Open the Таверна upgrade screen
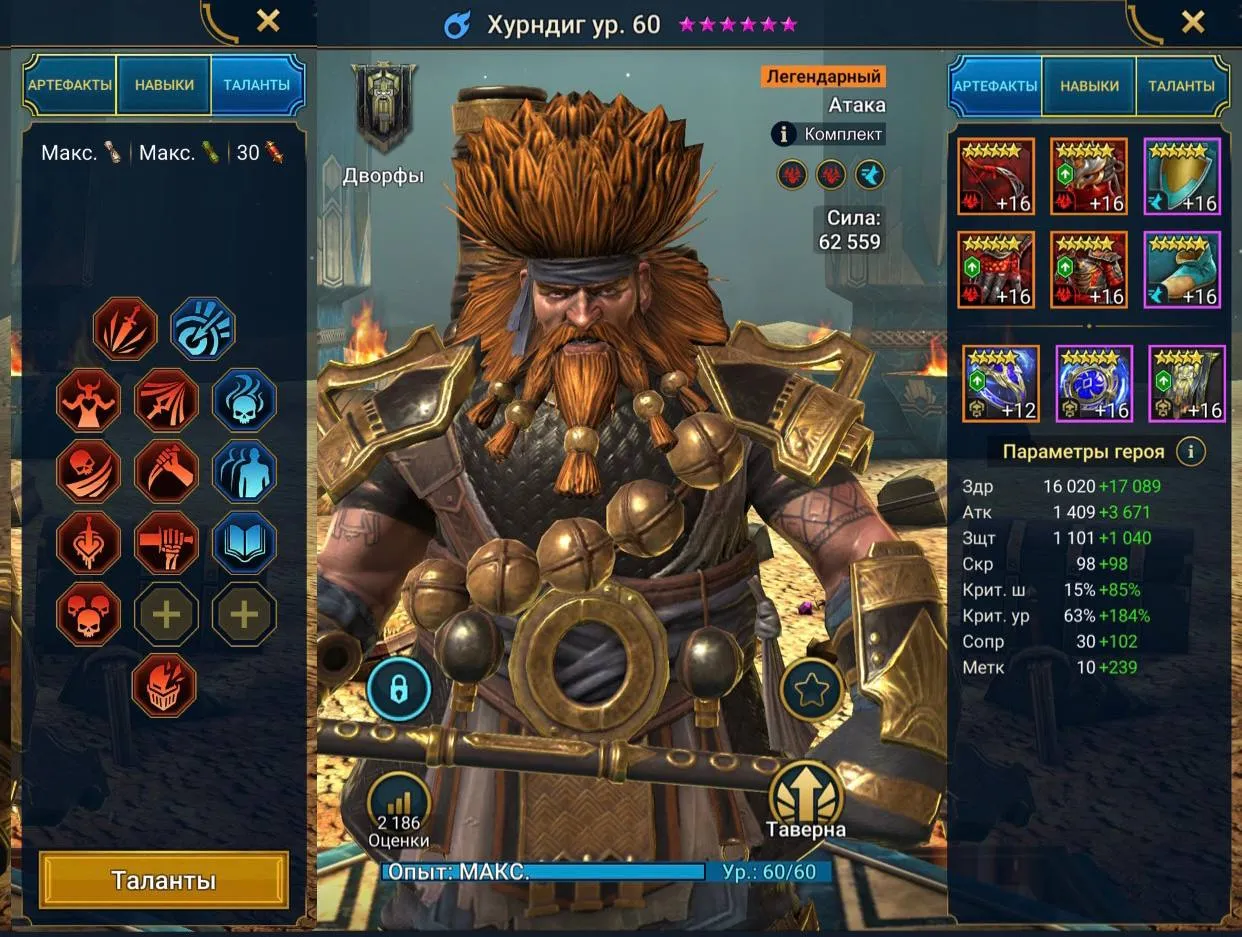This screenshot has height=937, width=1242. coord(806,798)
